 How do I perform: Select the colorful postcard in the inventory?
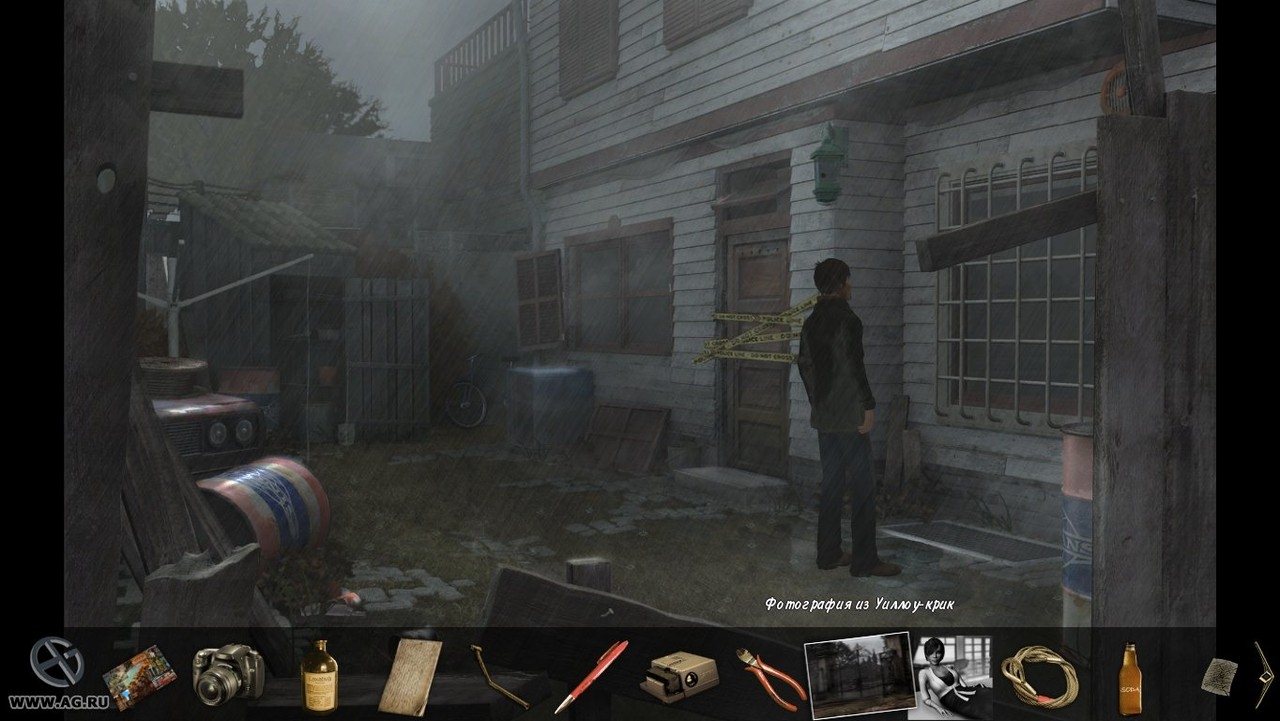pyautogui.click(x=139, y=677)
